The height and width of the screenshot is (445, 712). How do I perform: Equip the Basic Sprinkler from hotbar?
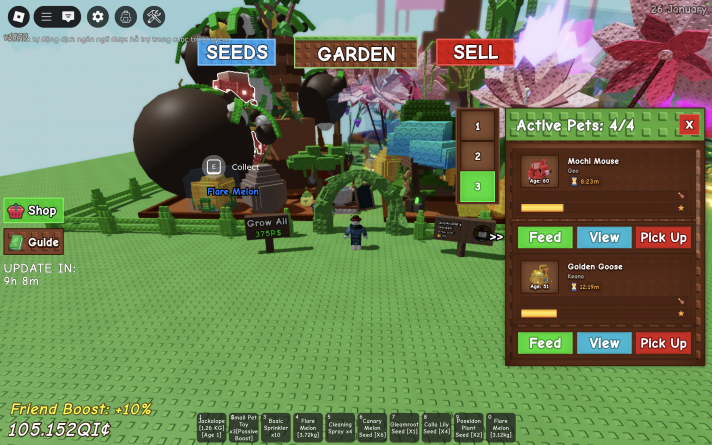tap(275, 427)
